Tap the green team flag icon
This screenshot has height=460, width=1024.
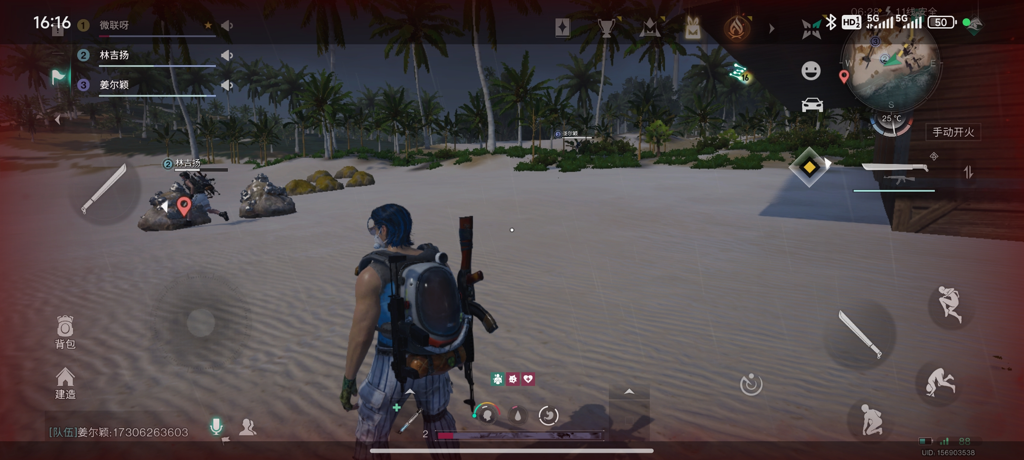click(60, 76)
